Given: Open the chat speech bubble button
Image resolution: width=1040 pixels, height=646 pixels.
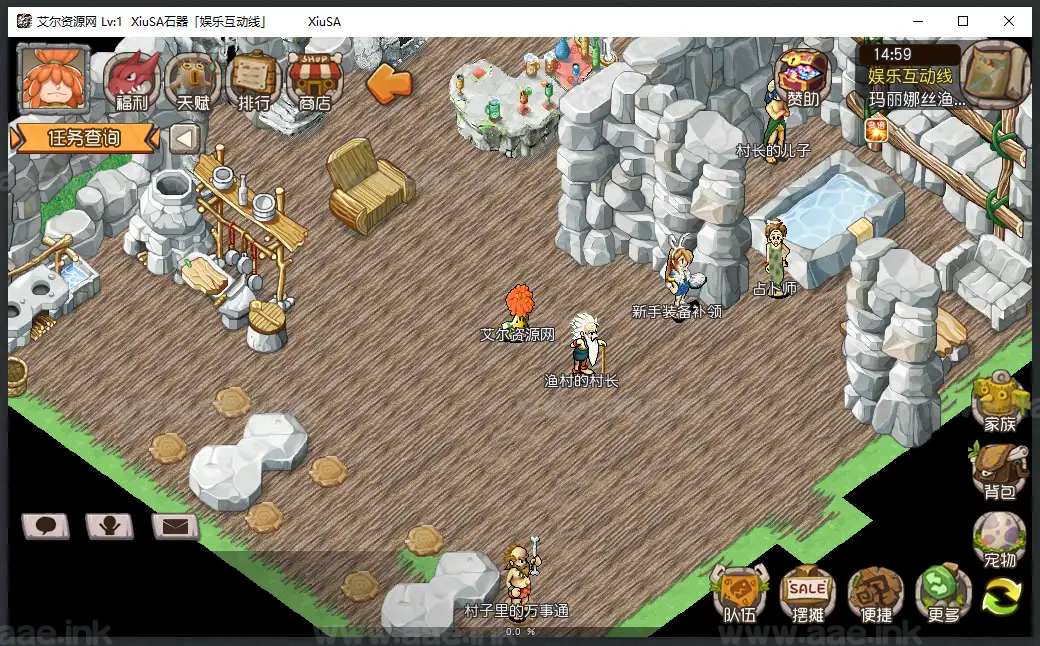Looking at the screenshot, I should pyautogui.click(x=46, y=525).
